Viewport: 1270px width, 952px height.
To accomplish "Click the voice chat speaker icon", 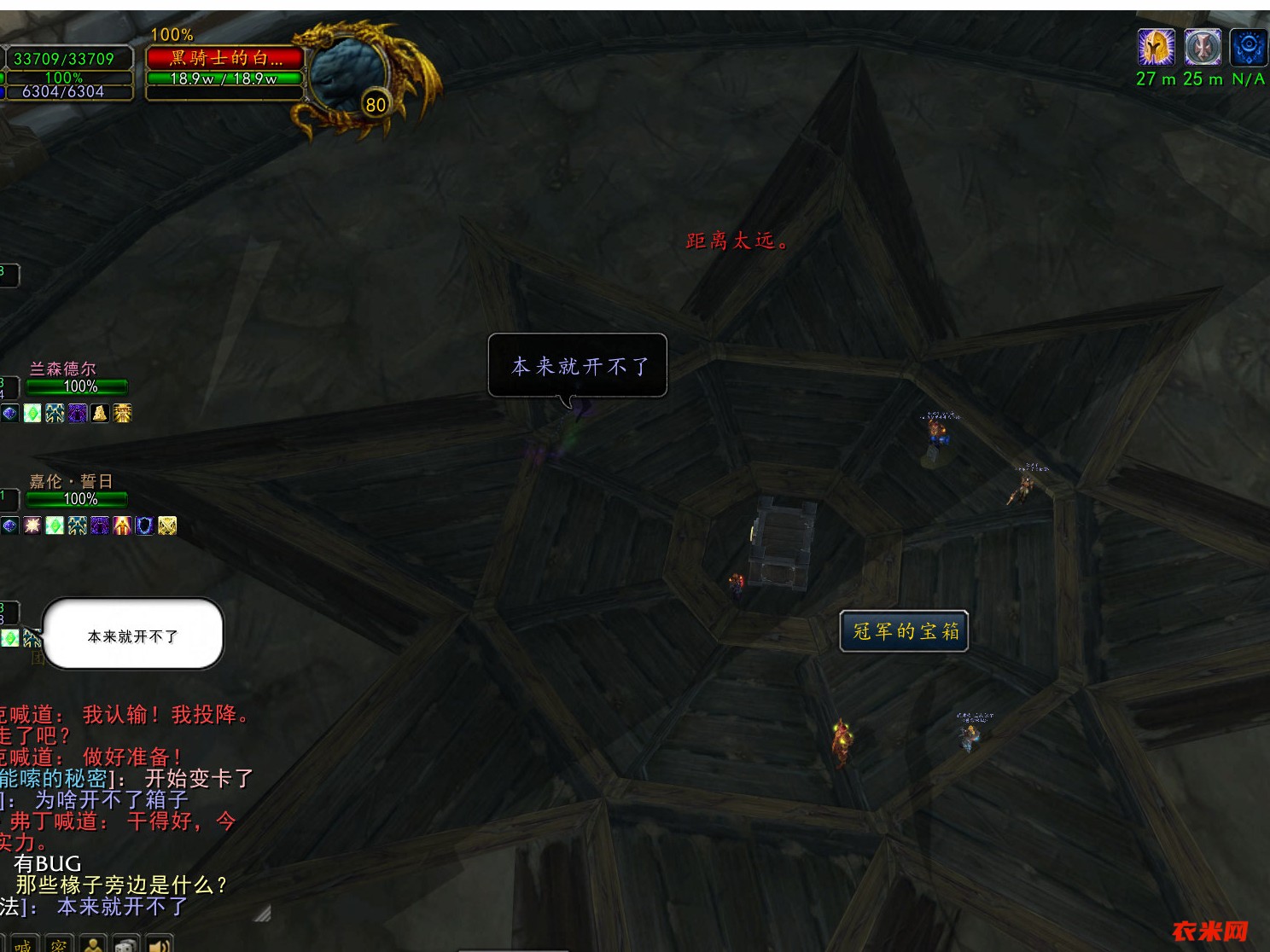I will pyautogui.click(x=160, y=945).
